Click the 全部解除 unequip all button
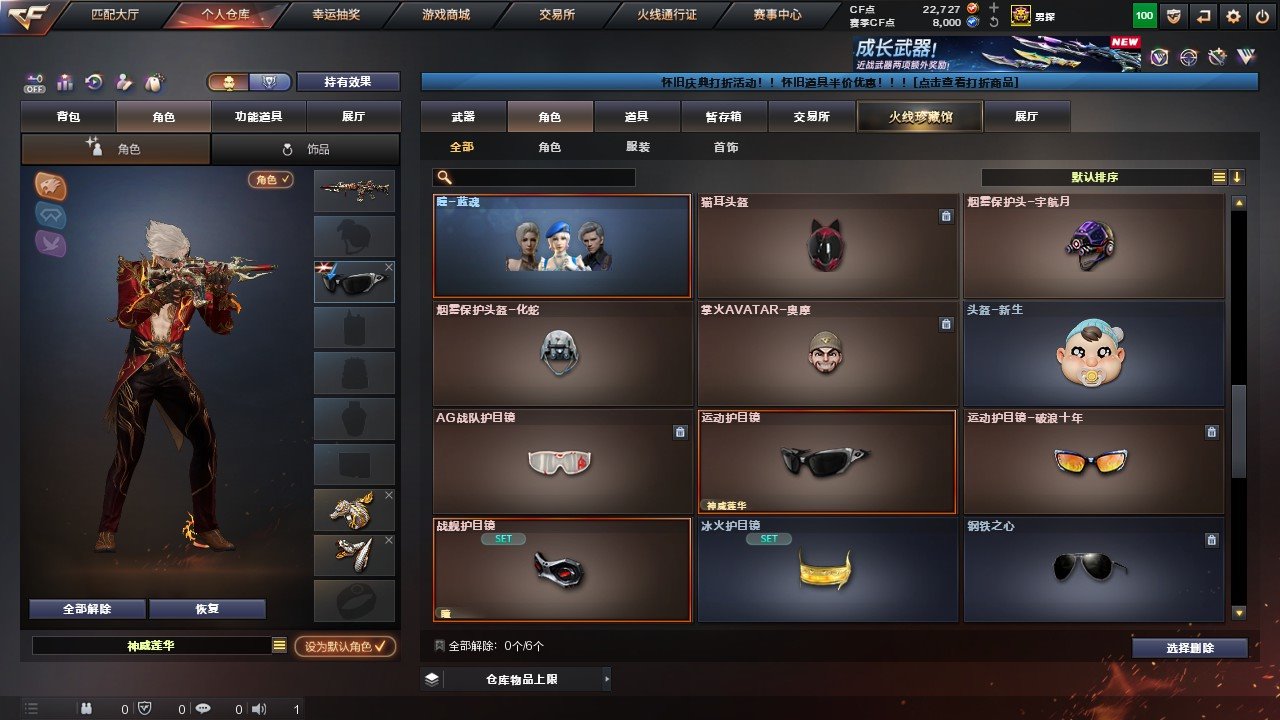Image resolution: width=1280 pixels, height=720 pixels. (x=87, y=609)
